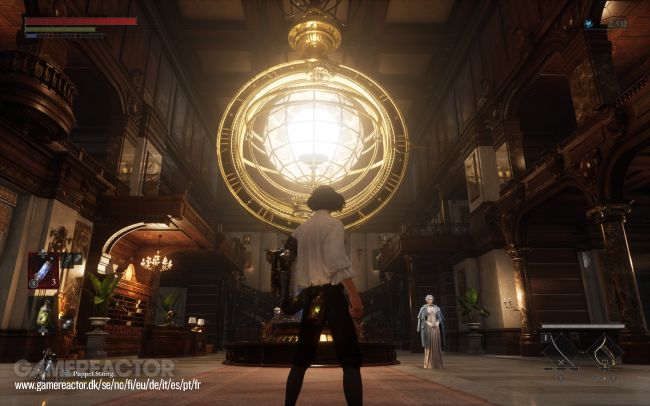Select the Pulse Cell belt item slot
This screenshot has height=406, width=650.
point(42,270)
